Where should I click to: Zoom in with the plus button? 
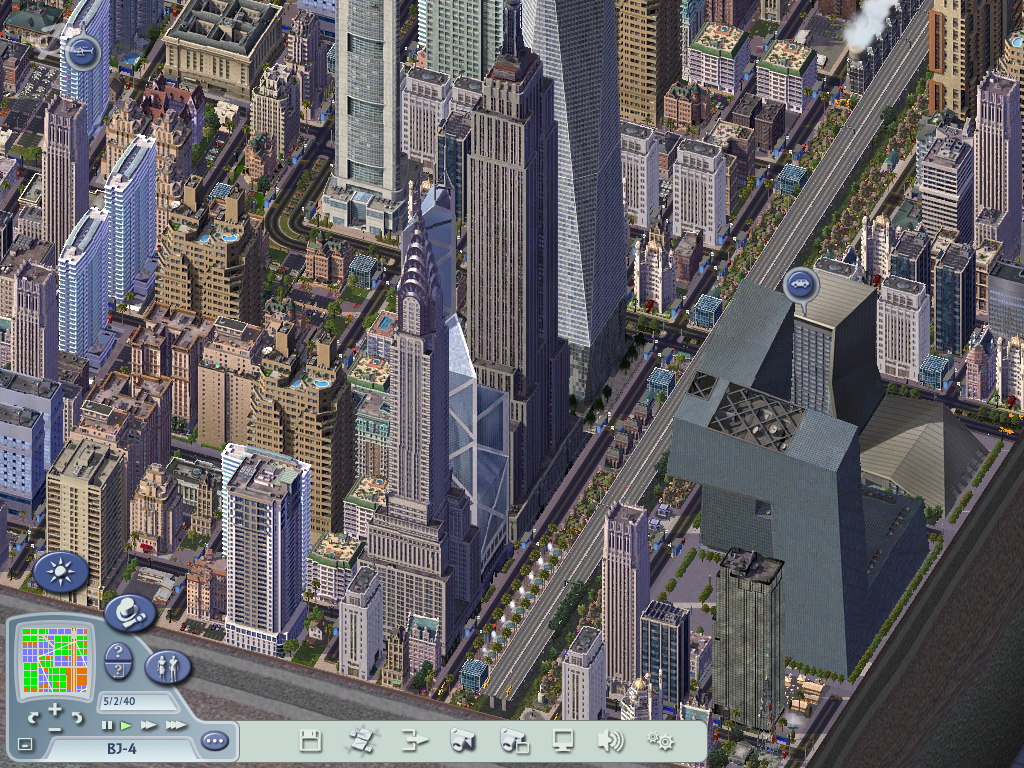[54, 711]
